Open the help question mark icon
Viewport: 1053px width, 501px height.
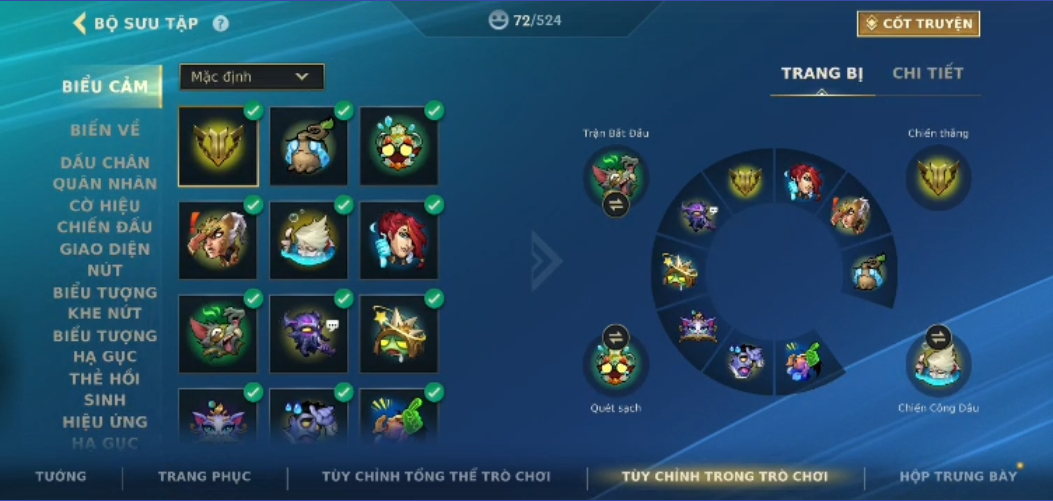(221, 24)
